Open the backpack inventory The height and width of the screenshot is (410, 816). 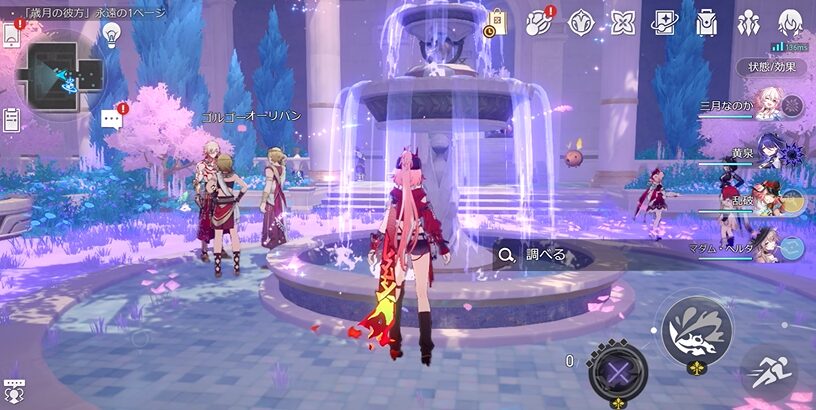pyautogui.click(x=707, y=22)
